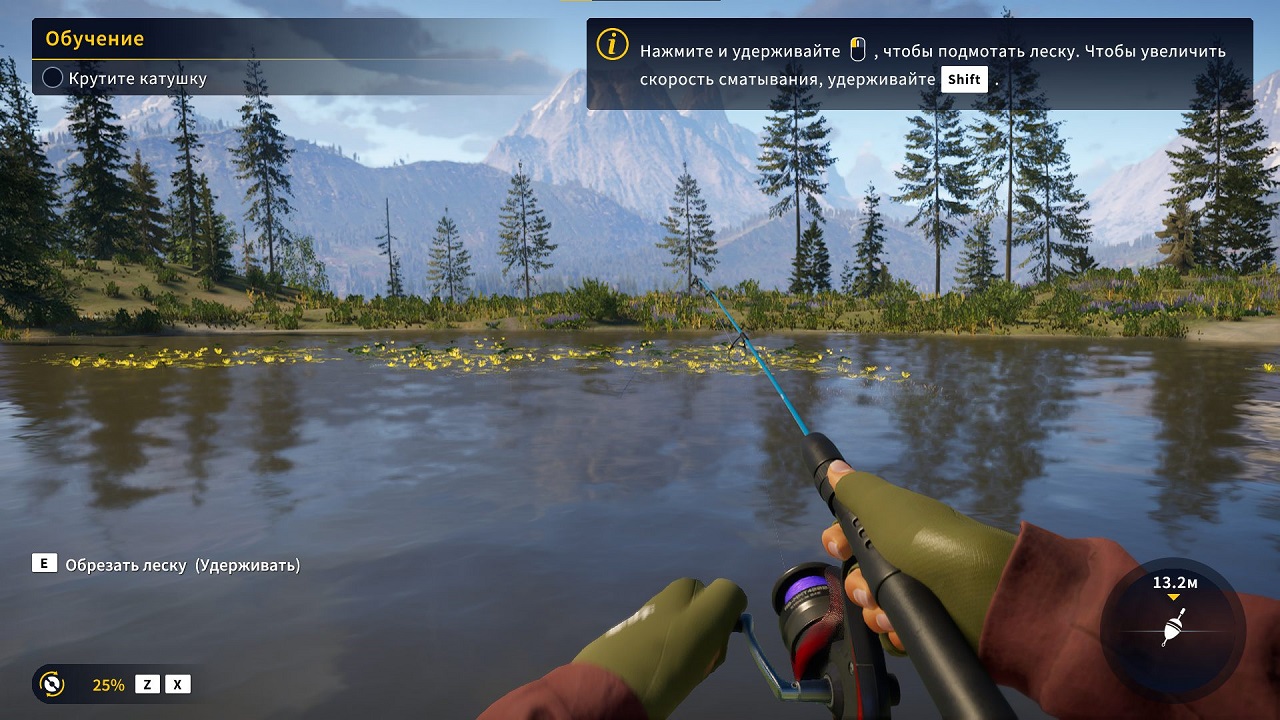The image size is (1280, 720).
Task: Toggle the Крутите катушку objective circle
Action: click(52, 76)
